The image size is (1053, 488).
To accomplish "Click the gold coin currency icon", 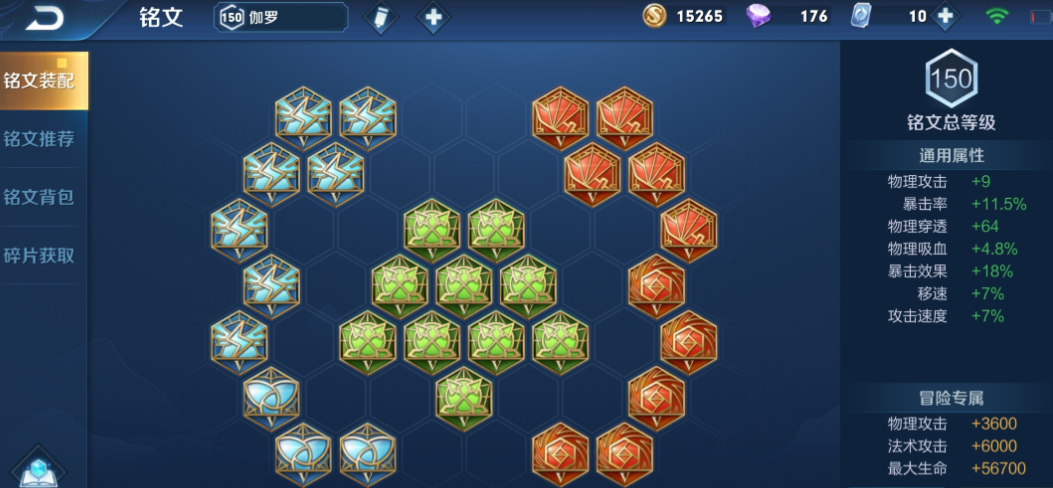I will (653, 16).
